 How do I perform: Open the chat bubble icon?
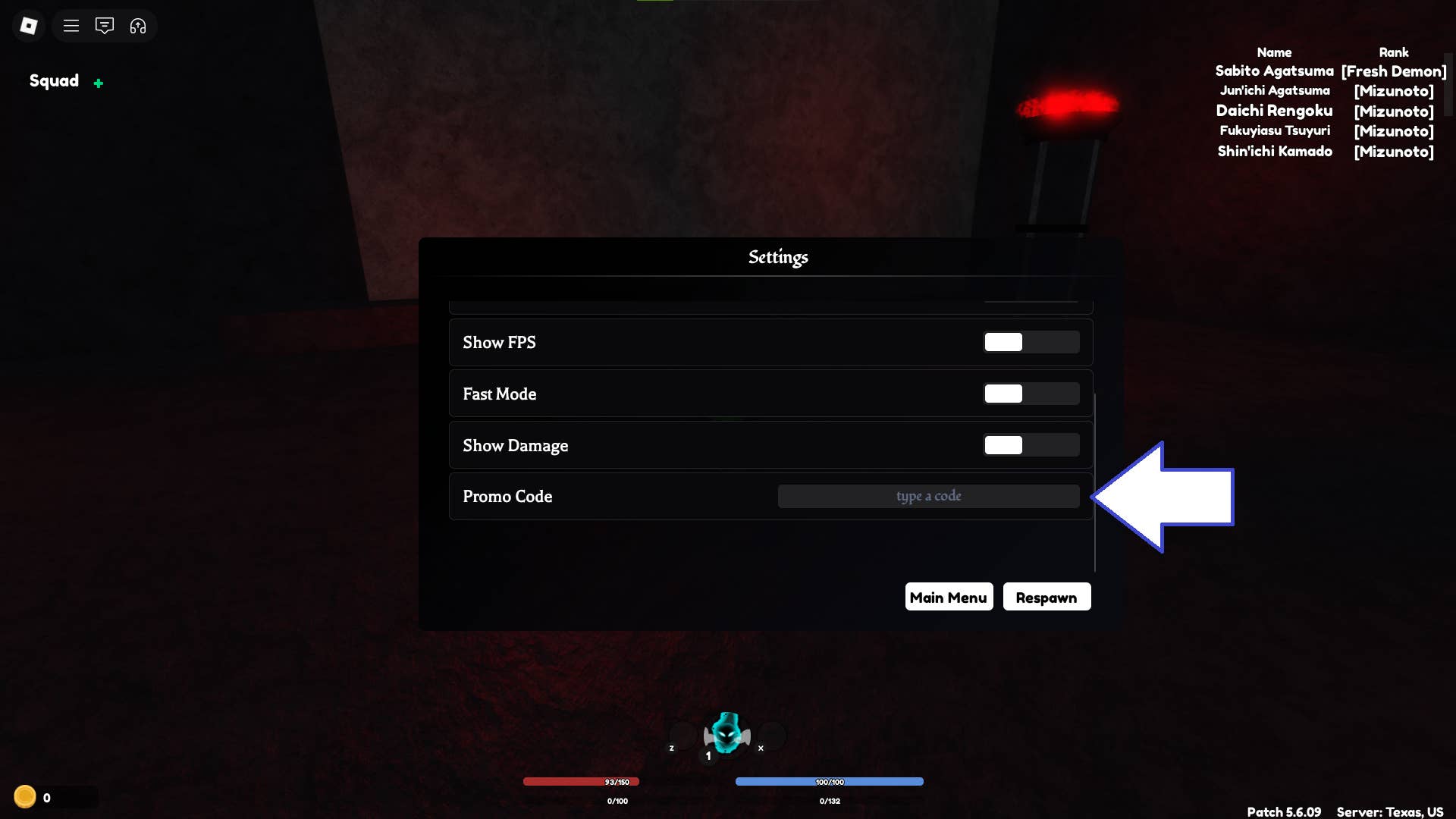(105, 25)
